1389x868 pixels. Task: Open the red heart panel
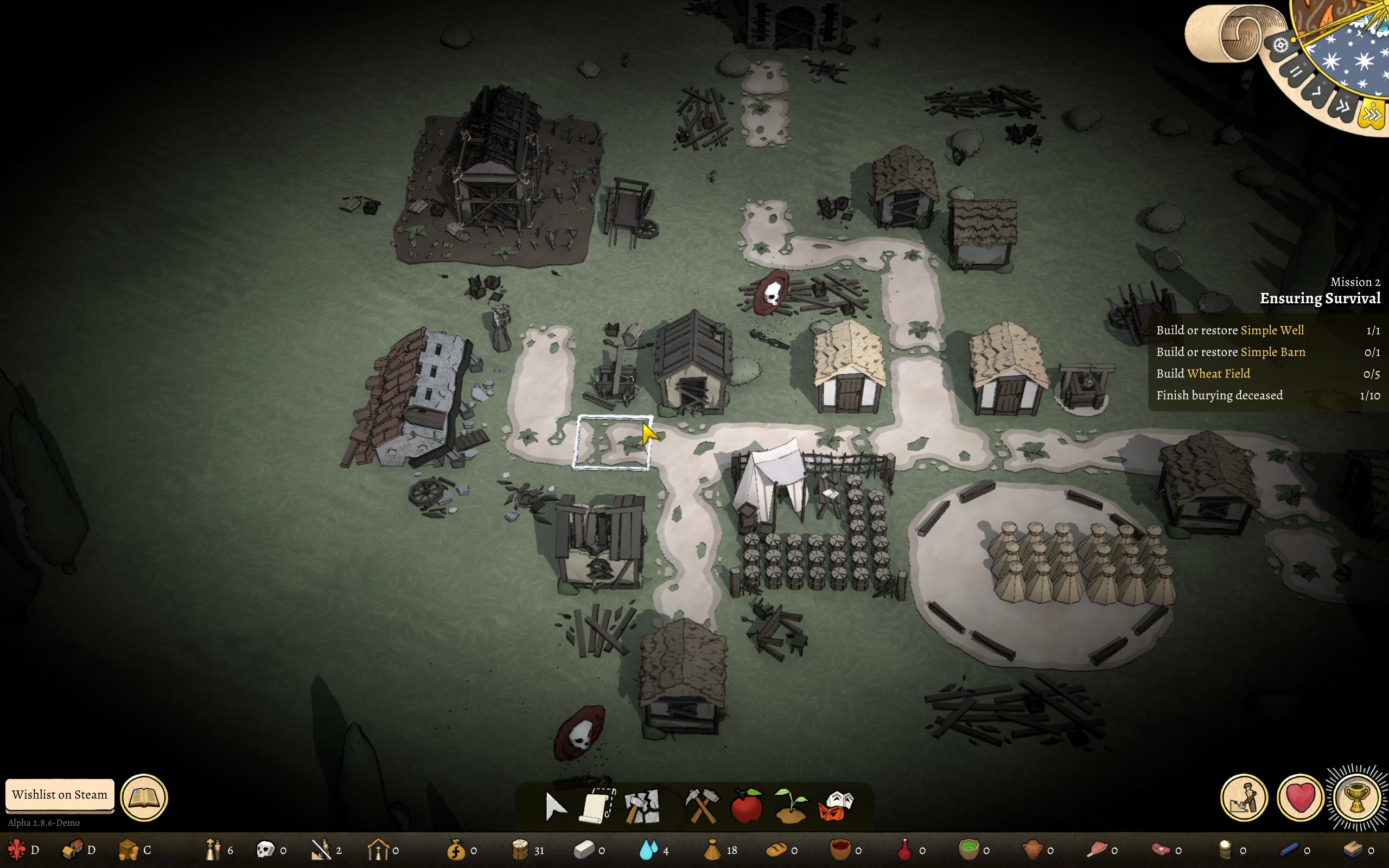click(1300, 797)
